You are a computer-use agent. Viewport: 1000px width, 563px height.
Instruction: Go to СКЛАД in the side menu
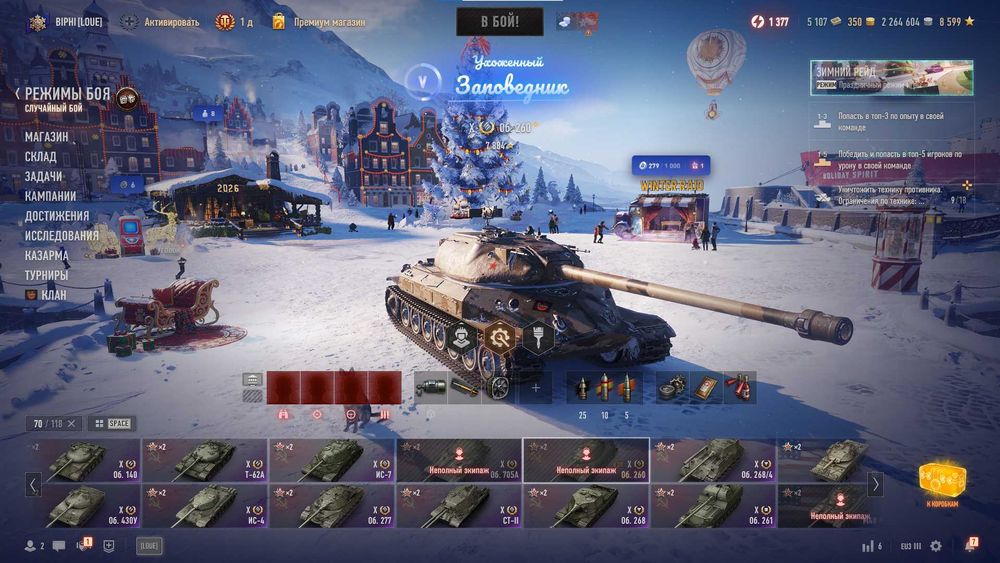pos(41,157)
